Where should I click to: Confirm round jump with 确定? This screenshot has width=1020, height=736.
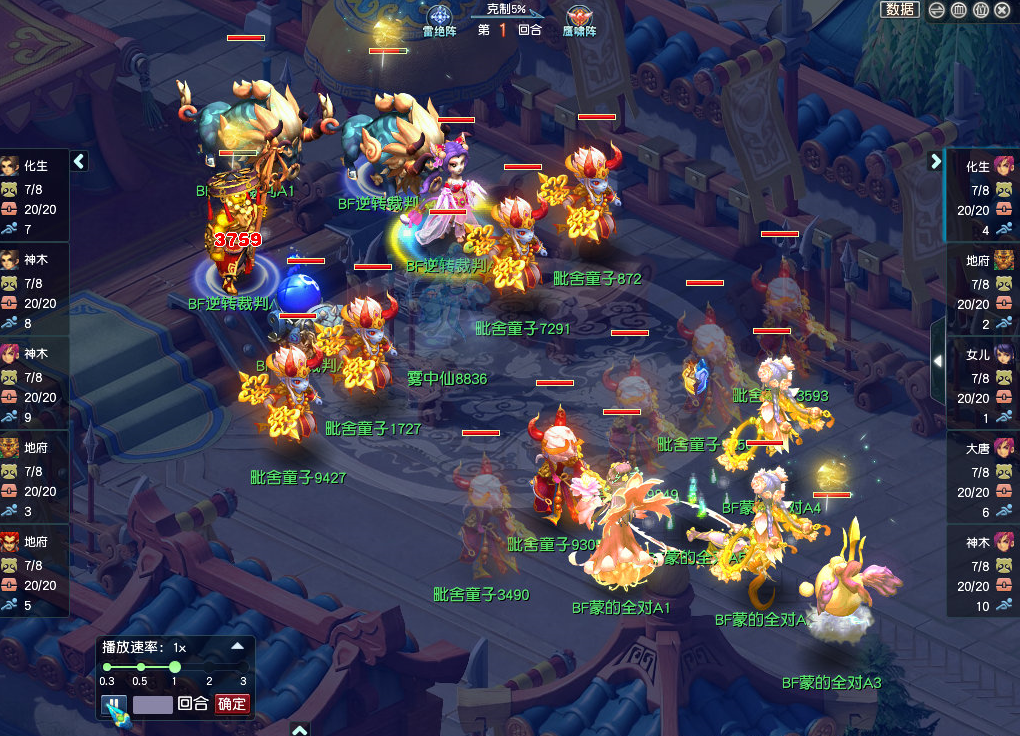(232, 704)
